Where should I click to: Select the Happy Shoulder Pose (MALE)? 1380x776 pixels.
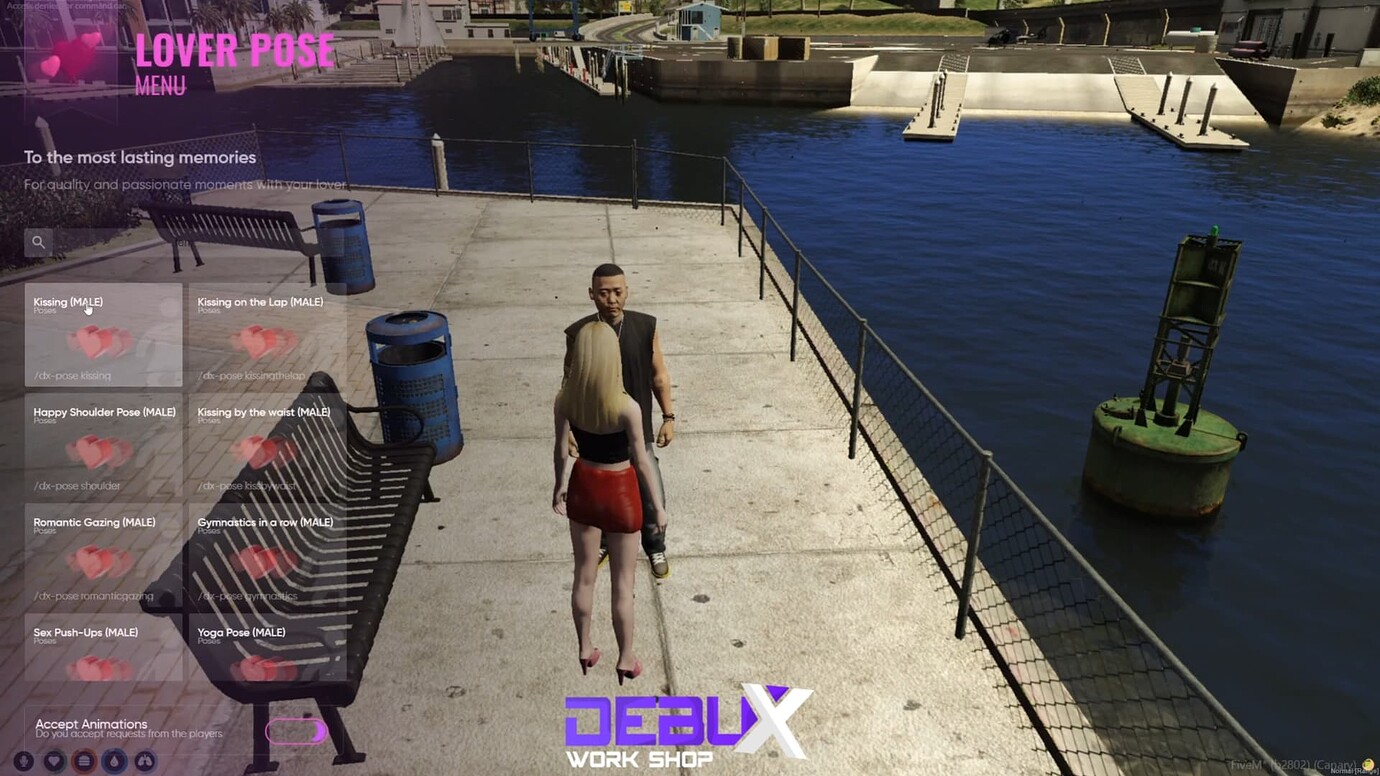(x=101, y=445)
